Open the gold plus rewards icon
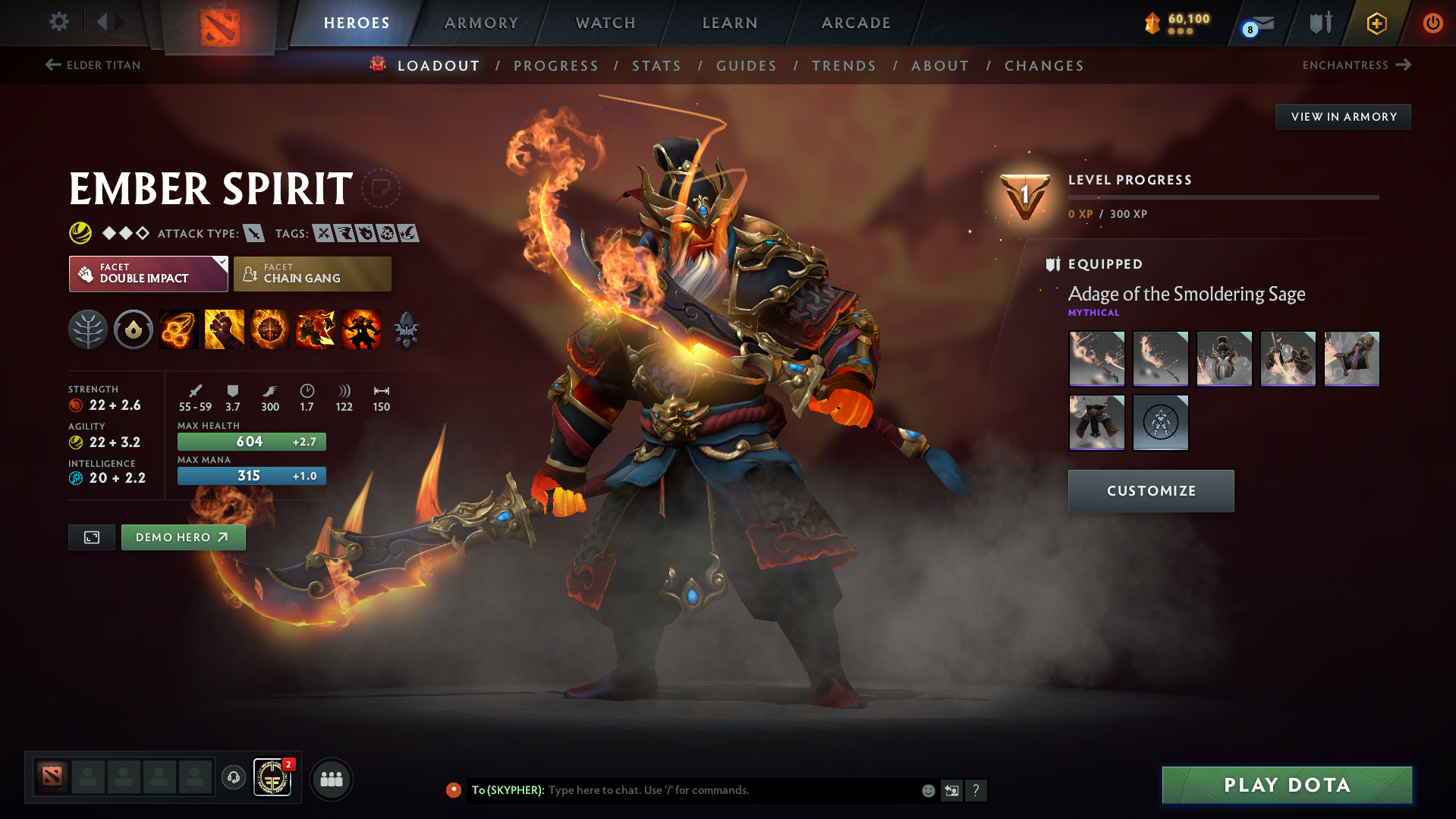 point(1376,23)
